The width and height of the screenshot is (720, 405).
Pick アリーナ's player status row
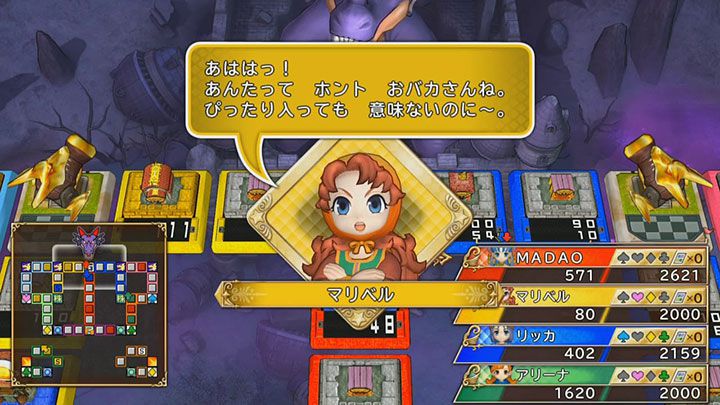coord(590,383)
